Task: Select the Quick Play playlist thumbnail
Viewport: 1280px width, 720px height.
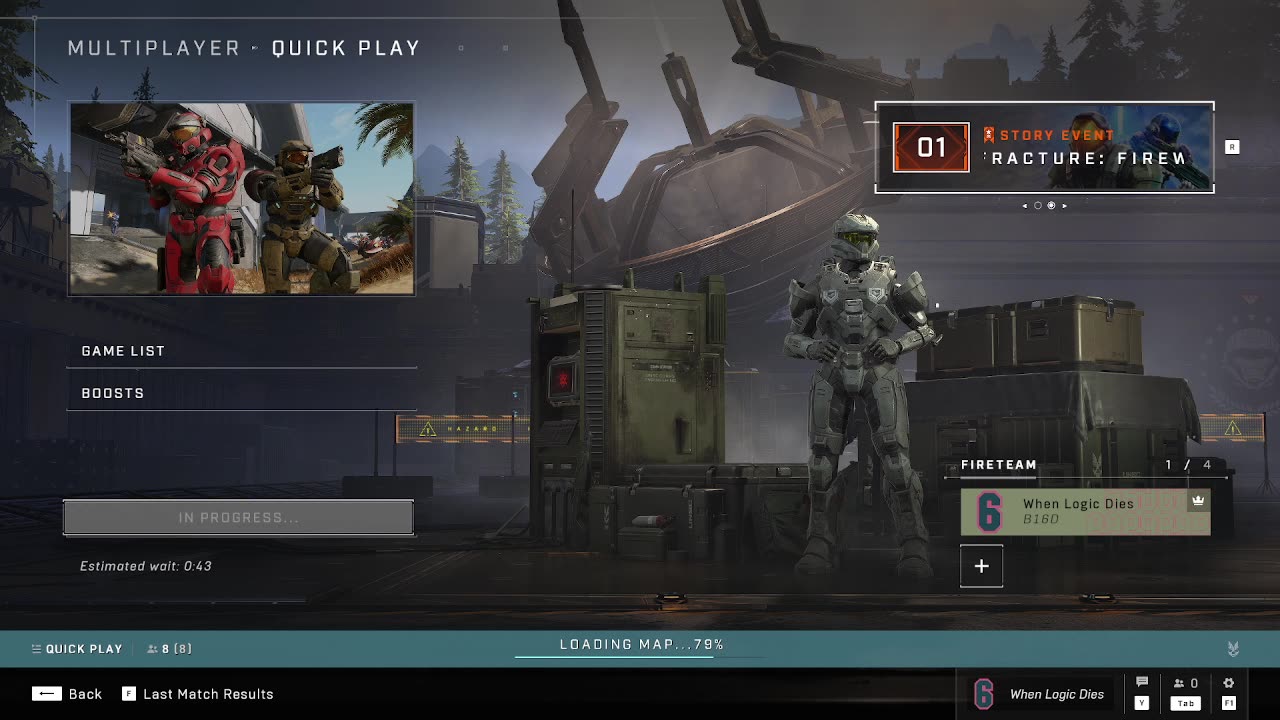Action: [x=241, y=198]
